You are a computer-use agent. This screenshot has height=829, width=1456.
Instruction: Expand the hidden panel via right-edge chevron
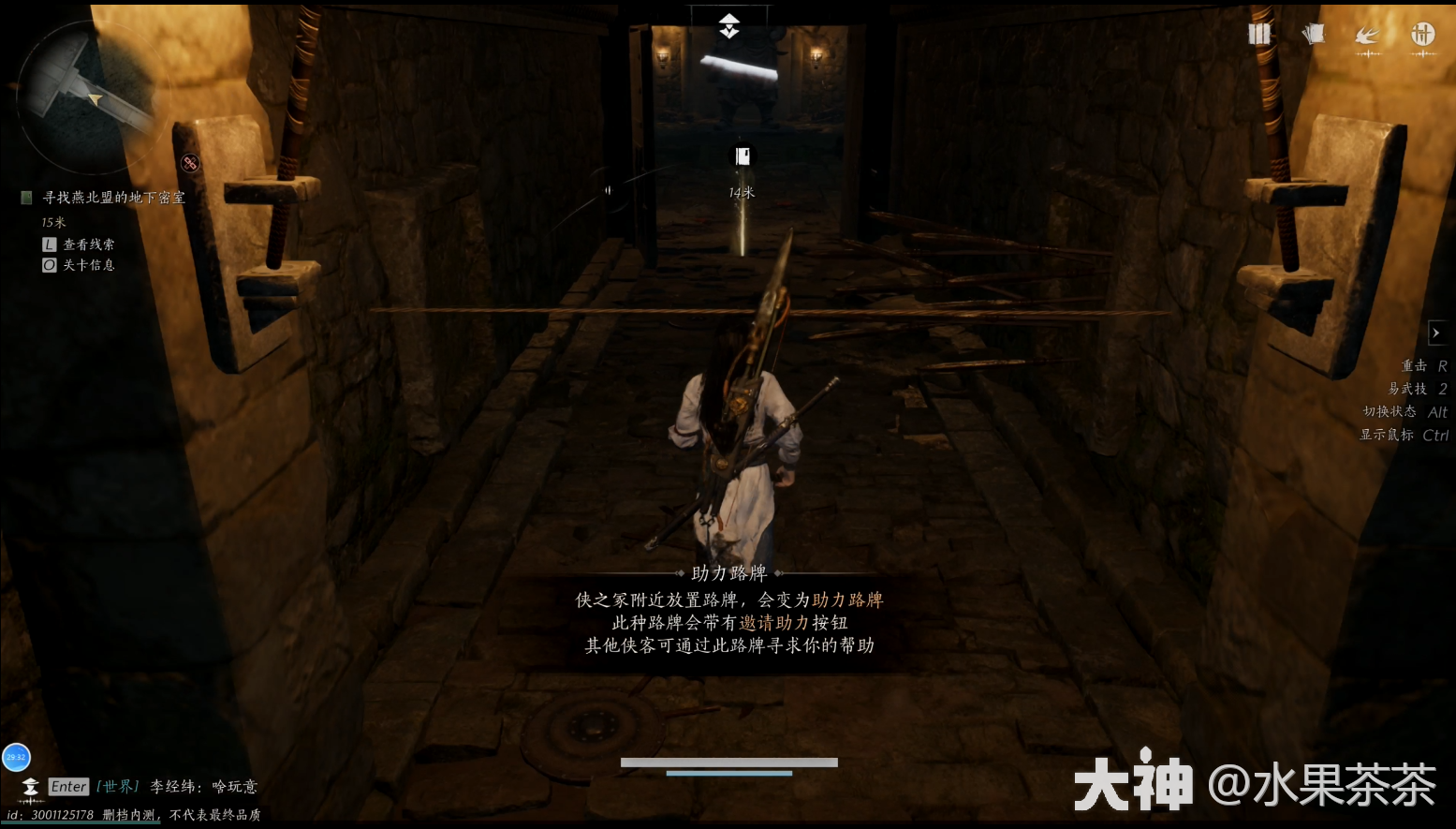[x=1437, y=333]
